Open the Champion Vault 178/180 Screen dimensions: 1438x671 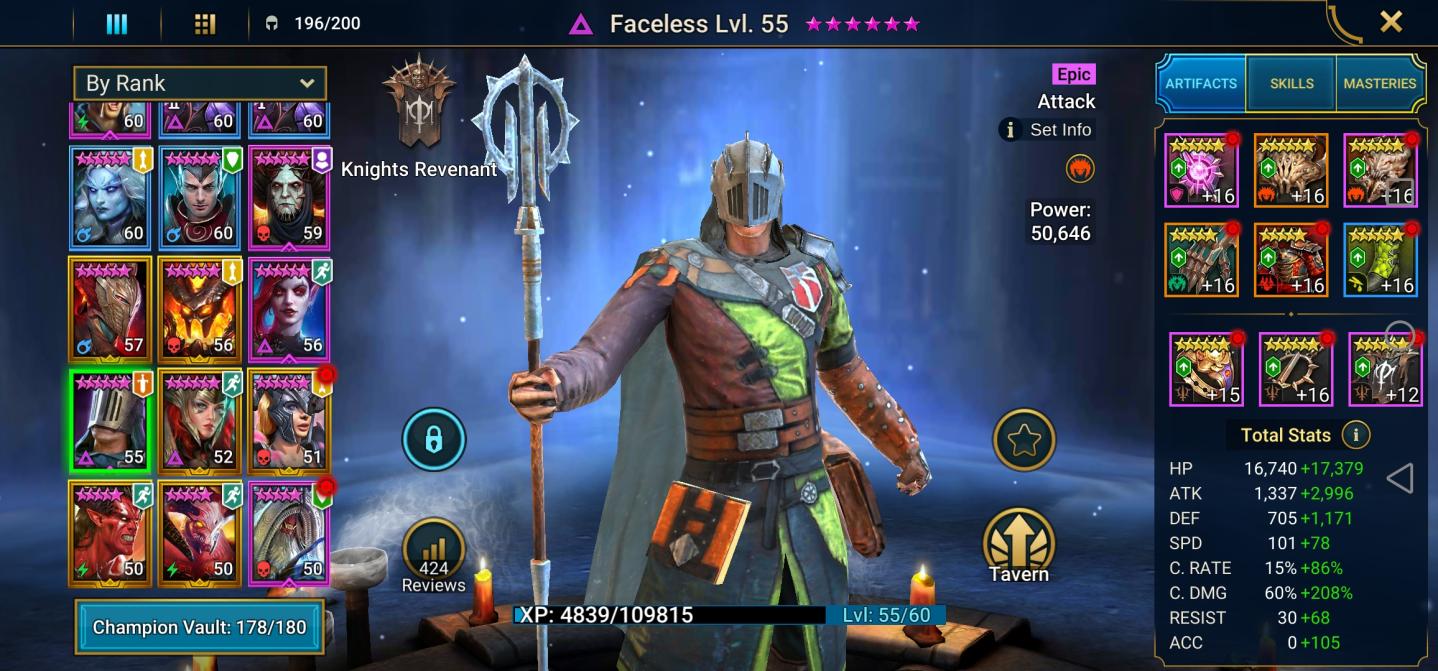(x=199, y=628)
